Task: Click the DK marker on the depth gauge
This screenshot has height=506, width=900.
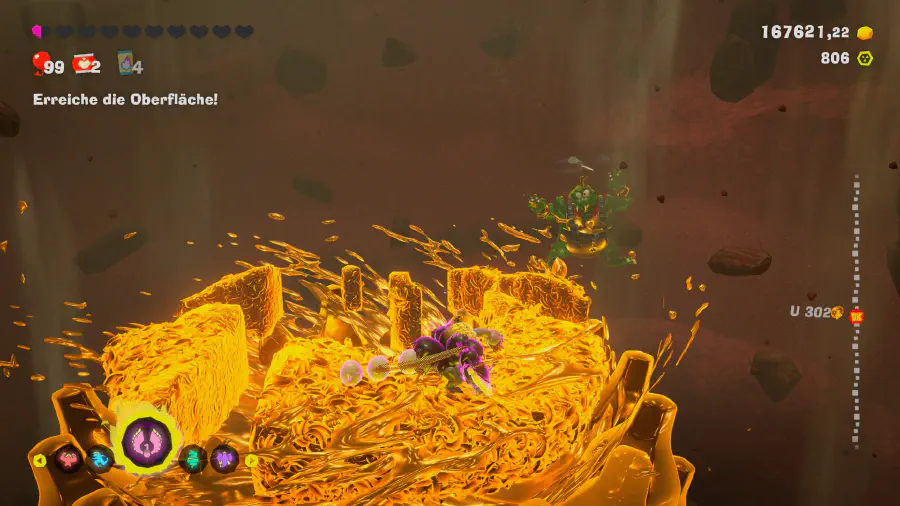Action: (856, 316)
